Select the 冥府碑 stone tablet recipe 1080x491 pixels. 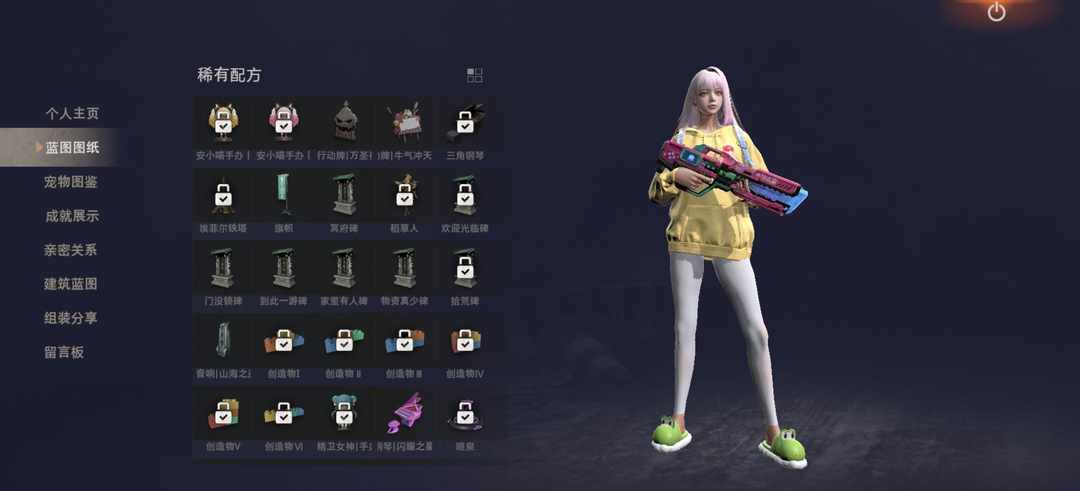344,197
